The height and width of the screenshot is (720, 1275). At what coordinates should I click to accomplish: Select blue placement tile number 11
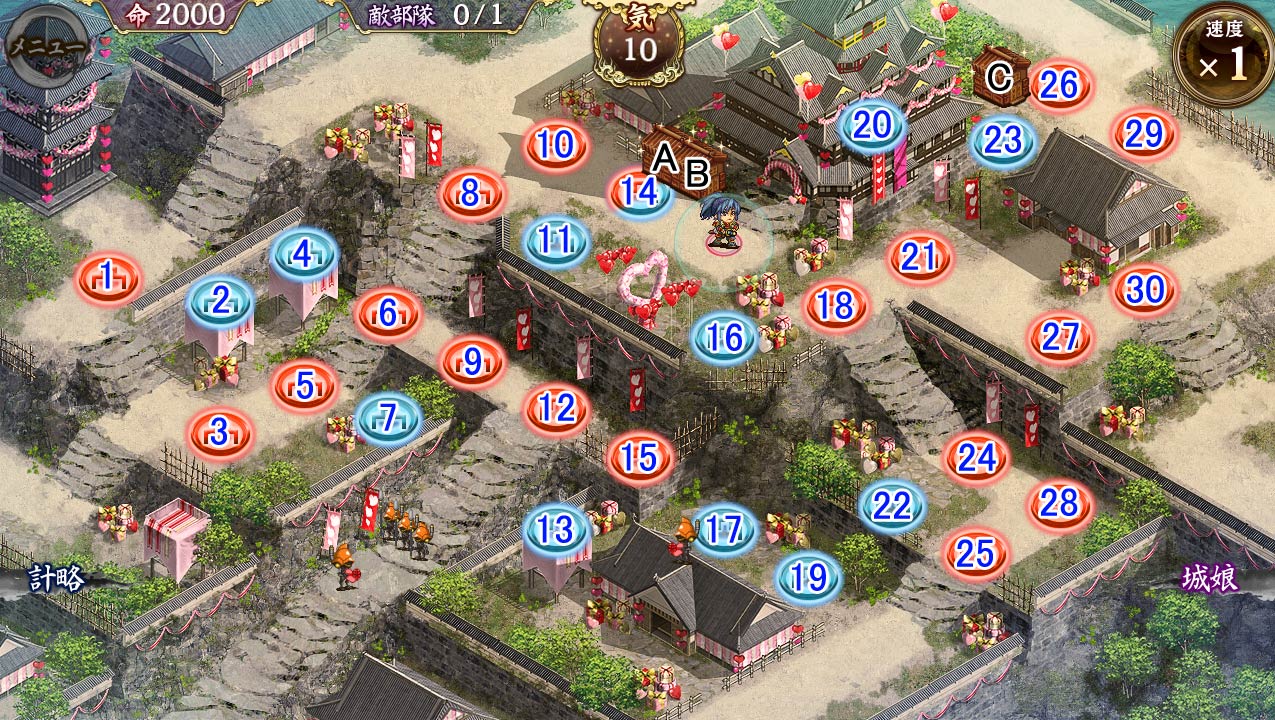[556, 241]
